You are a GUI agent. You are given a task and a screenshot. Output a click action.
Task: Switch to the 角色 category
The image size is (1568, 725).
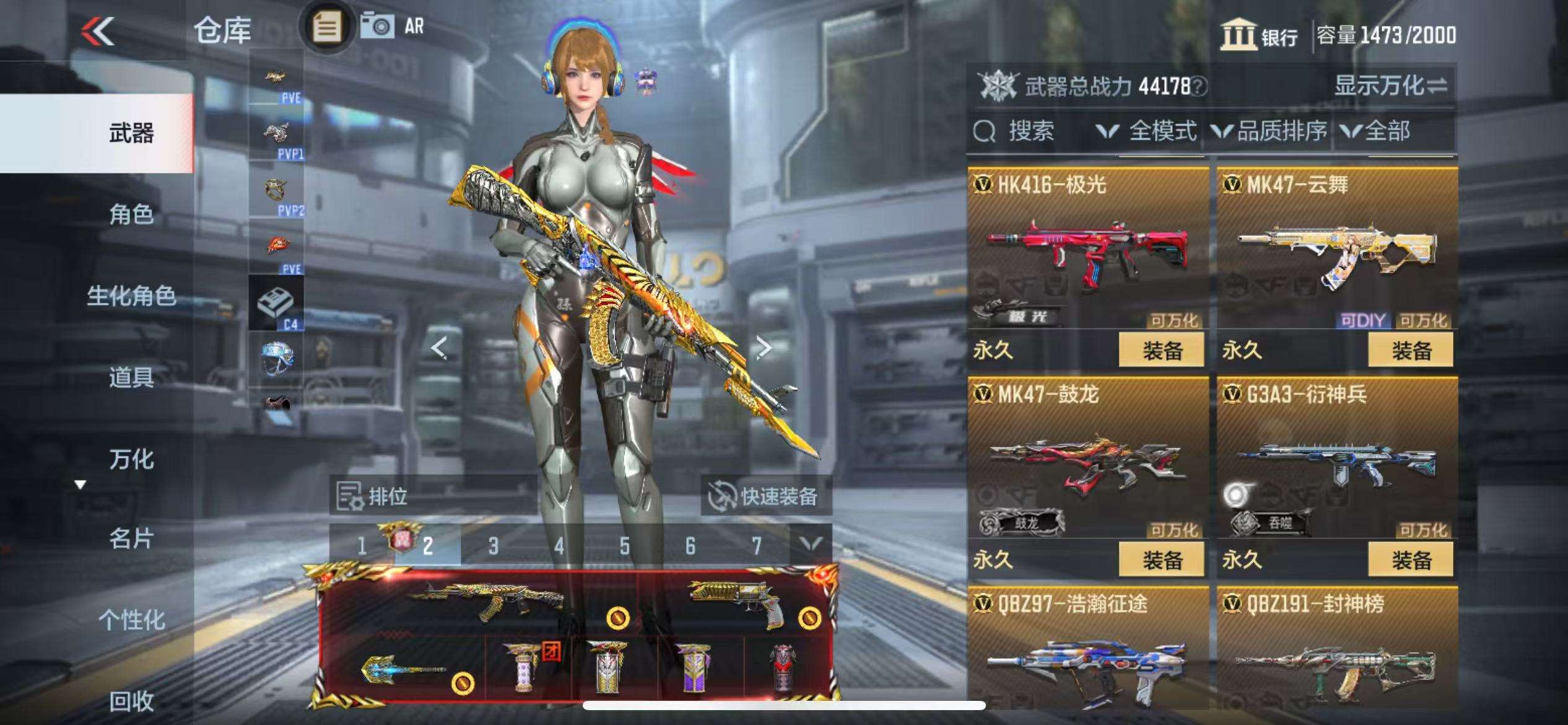tap(131, 214)
